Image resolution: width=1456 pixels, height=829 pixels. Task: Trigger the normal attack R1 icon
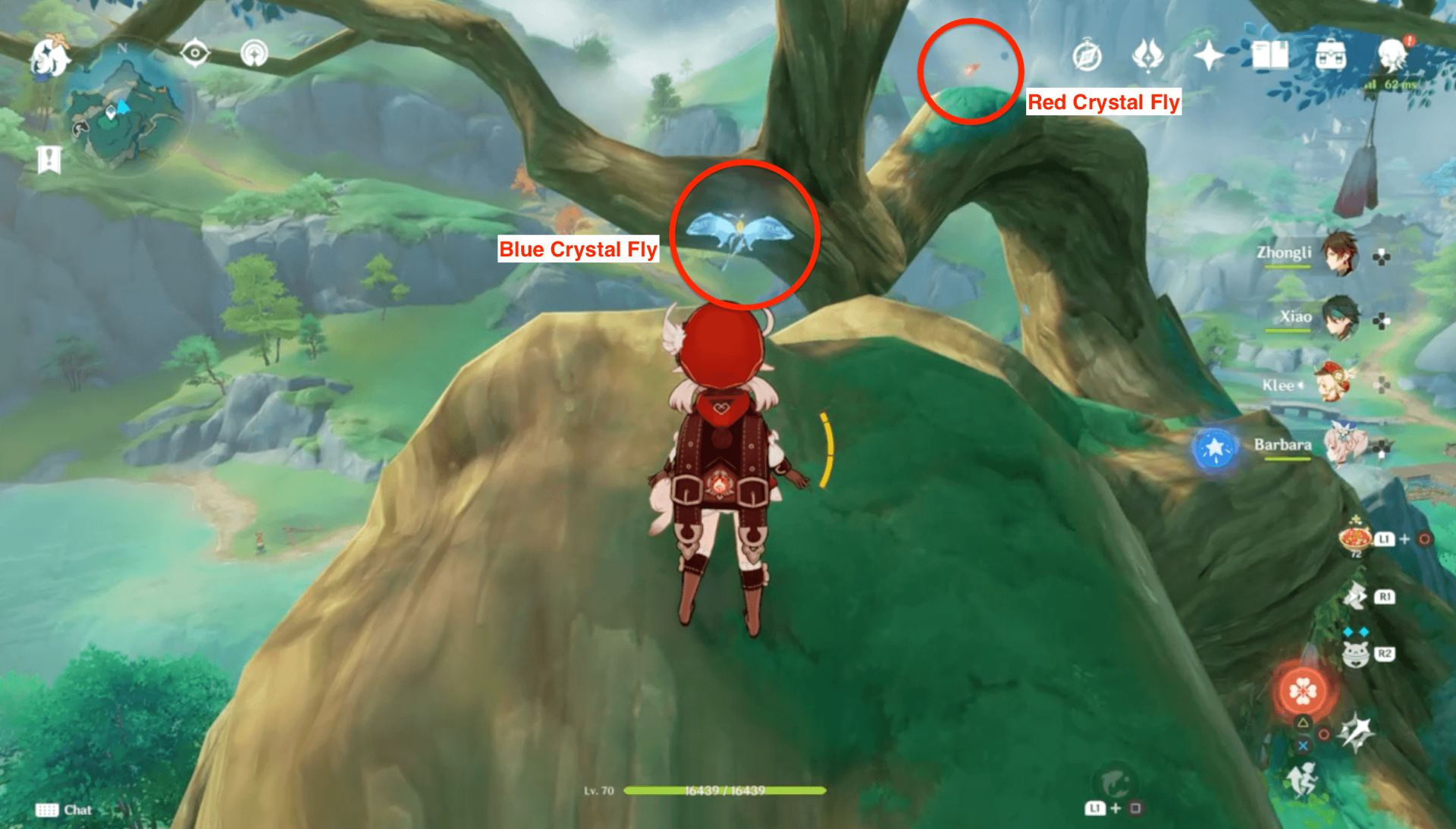coord(1357,597)
